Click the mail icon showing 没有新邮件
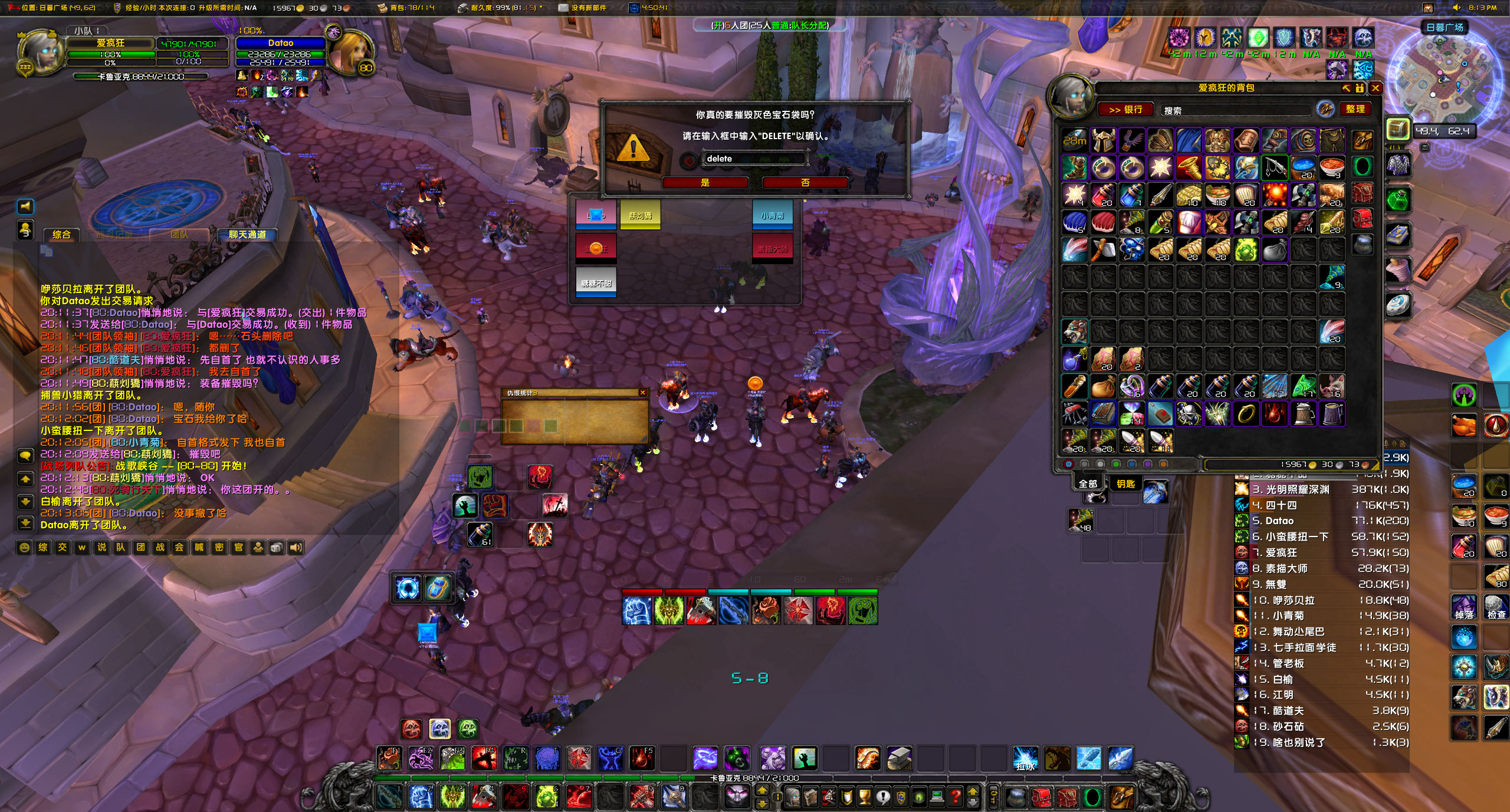The height and width of the screenshot is (812, 1510). 562,8
